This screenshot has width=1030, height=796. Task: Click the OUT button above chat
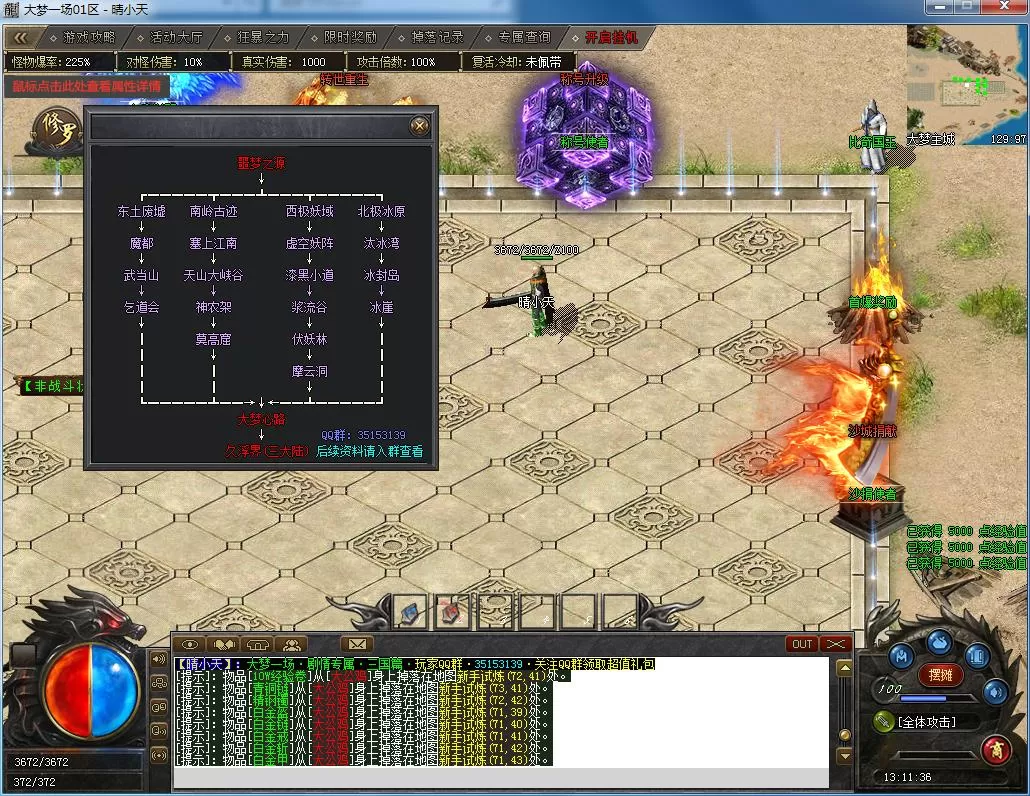(802, 644)
